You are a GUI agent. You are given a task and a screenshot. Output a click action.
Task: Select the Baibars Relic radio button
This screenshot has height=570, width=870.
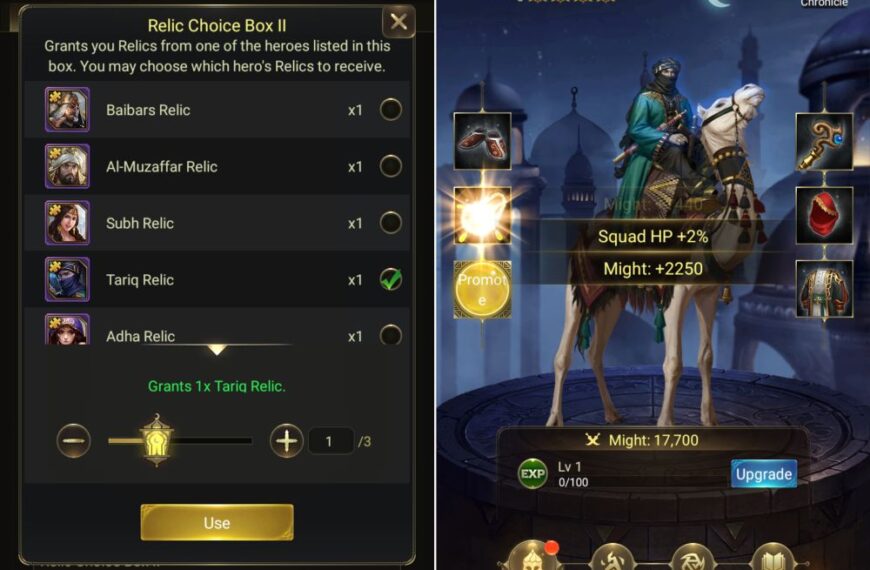(391, 110)
